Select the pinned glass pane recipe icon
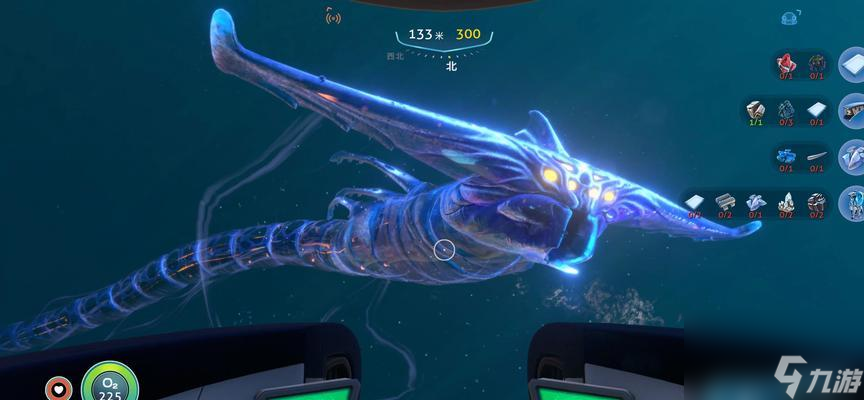The image size is (864, 400). click(x=851, y=64)
